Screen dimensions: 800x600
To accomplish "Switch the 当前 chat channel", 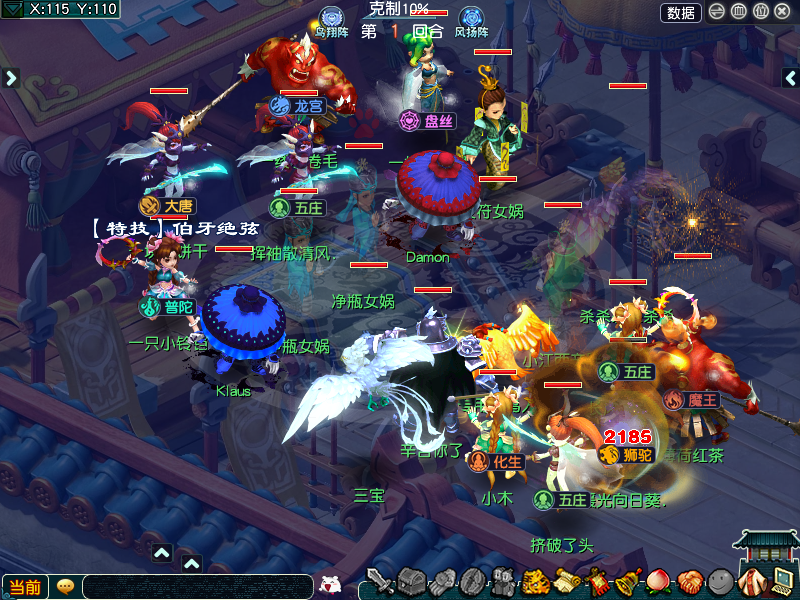I will pyautogui.click(x=25, y=587).
